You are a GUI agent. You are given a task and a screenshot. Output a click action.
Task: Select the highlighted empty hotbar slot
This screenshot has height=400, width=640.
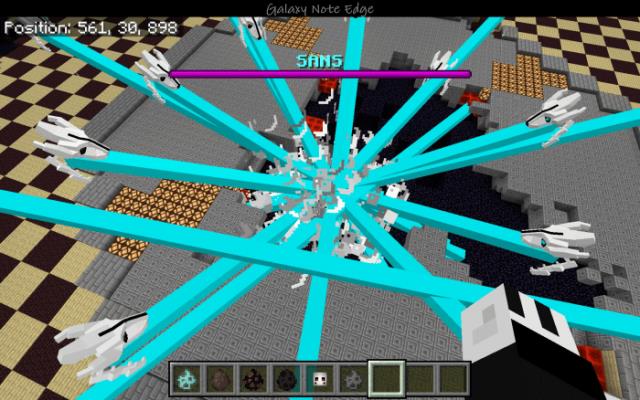coord(386,378)
